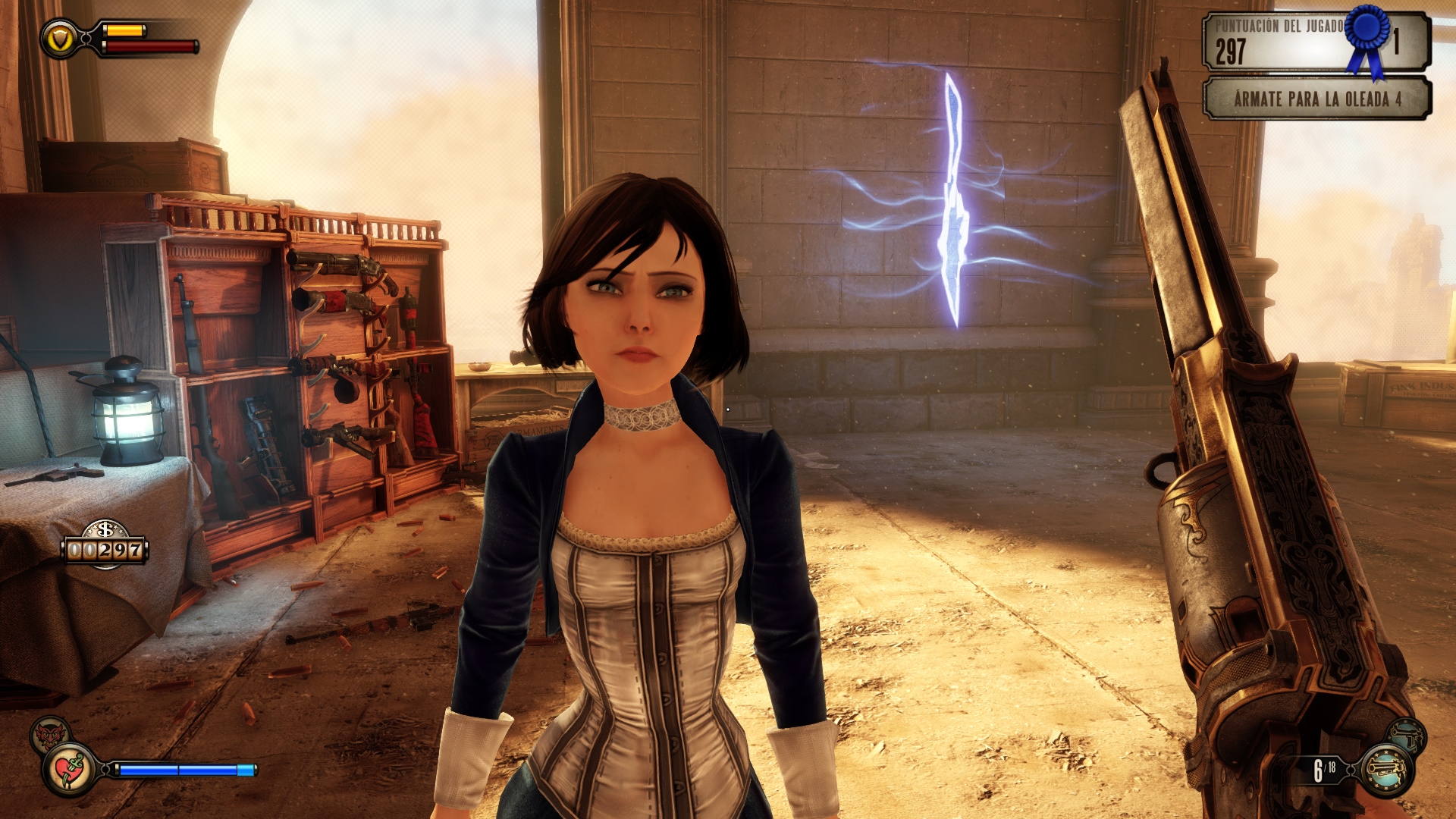Switch to the red devil vigor icon
This screenshot has height=819, width=1456.
coord(50,734)
